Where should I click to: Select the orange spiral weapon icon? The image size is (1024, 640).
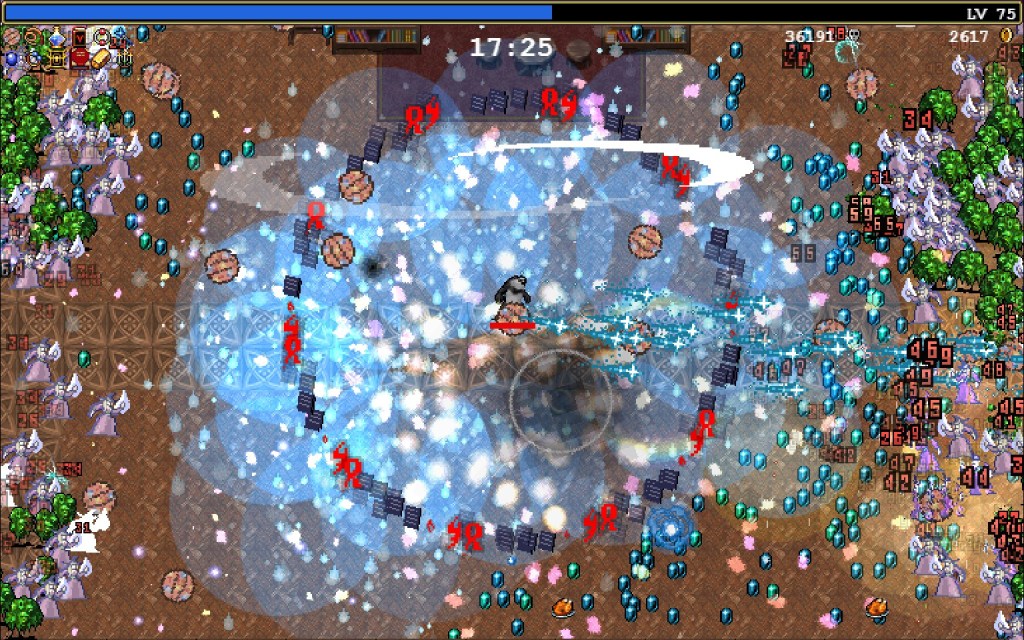click(33, 38)
